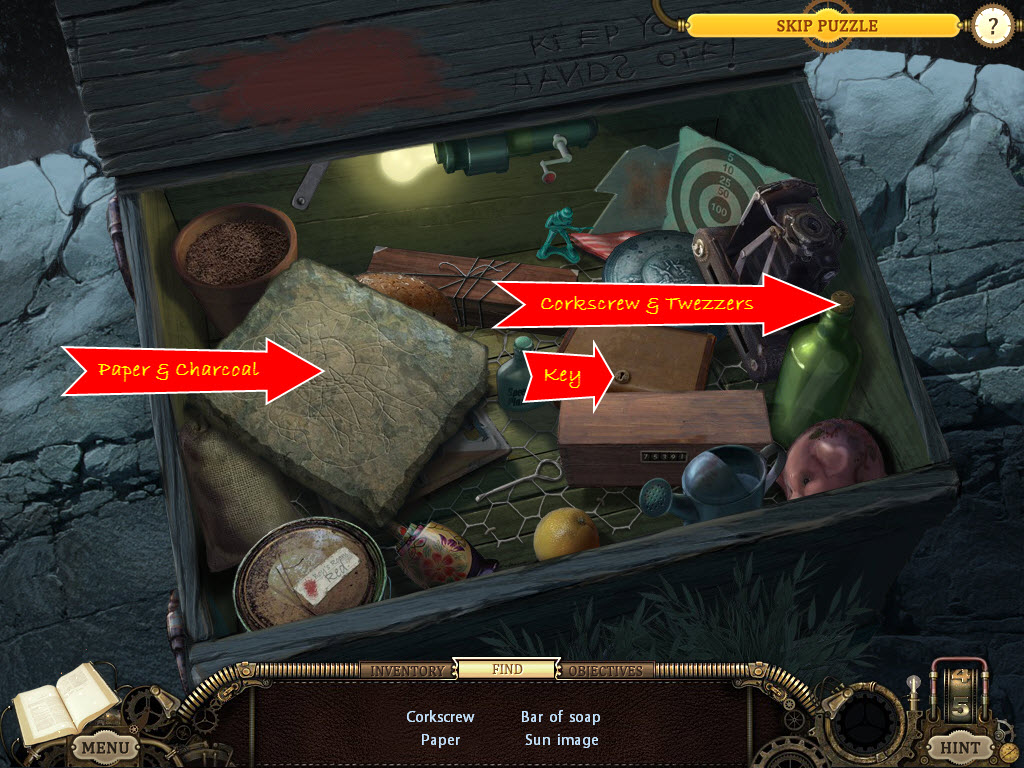Select the Find tab

(x=507, y=669)
